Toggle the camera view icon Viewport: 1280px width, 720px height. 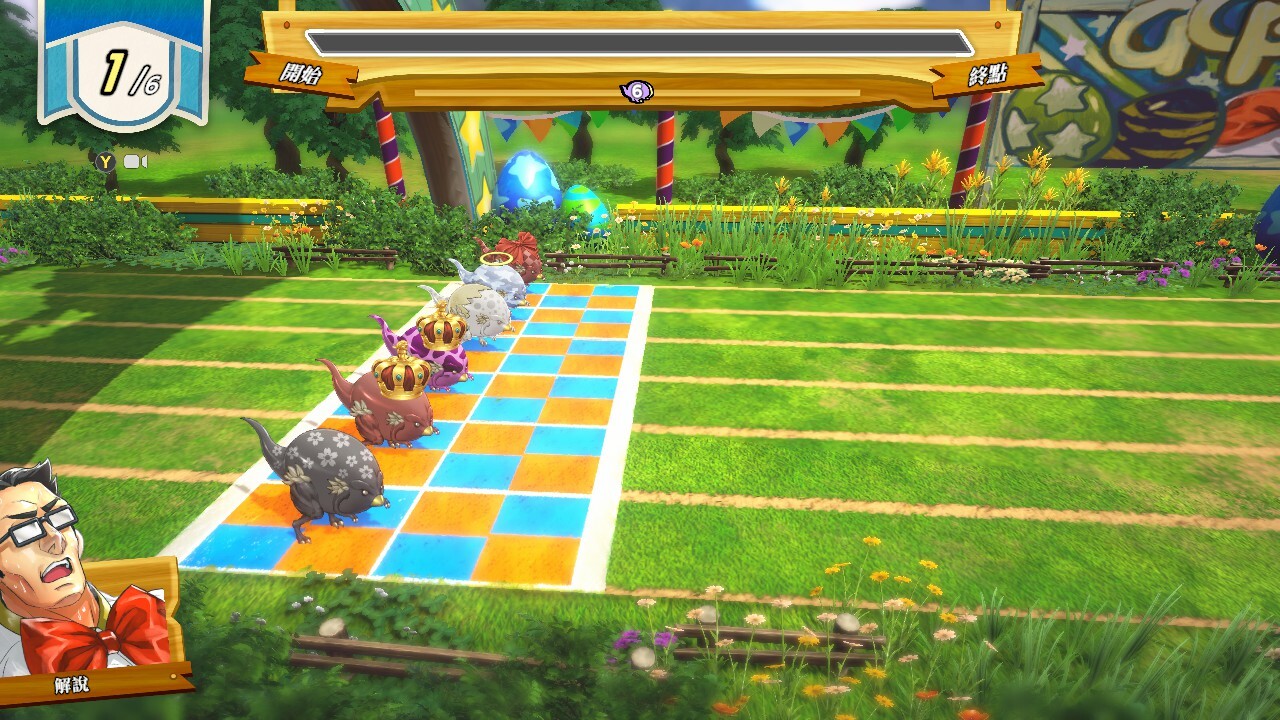click(x=134, y=161)
